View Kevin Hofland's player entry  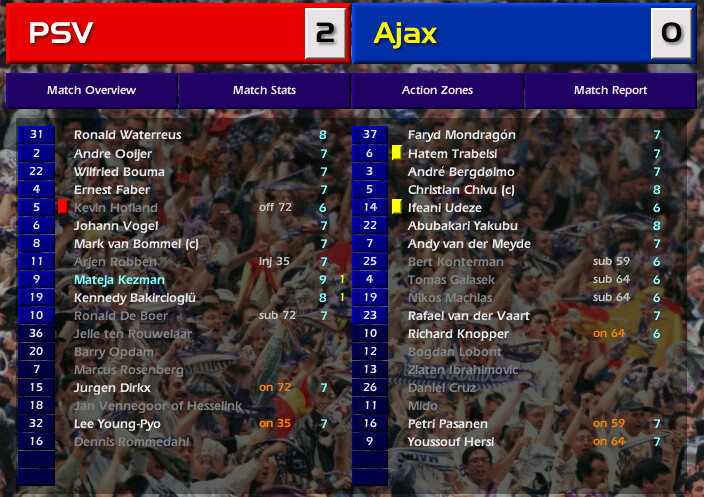coord(116,208)
